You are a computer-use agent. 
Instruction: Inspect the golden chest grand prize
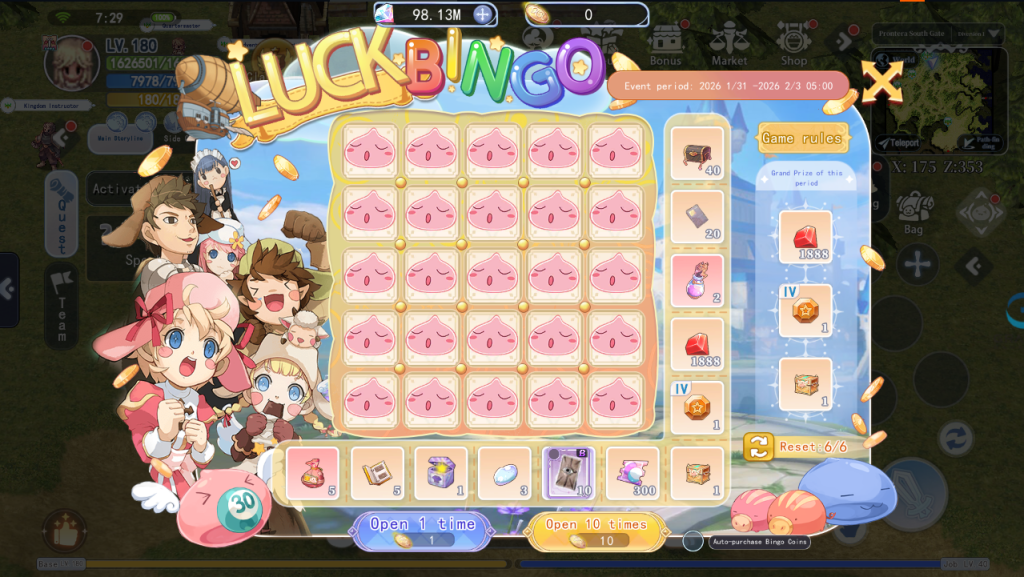coord(805,384)
